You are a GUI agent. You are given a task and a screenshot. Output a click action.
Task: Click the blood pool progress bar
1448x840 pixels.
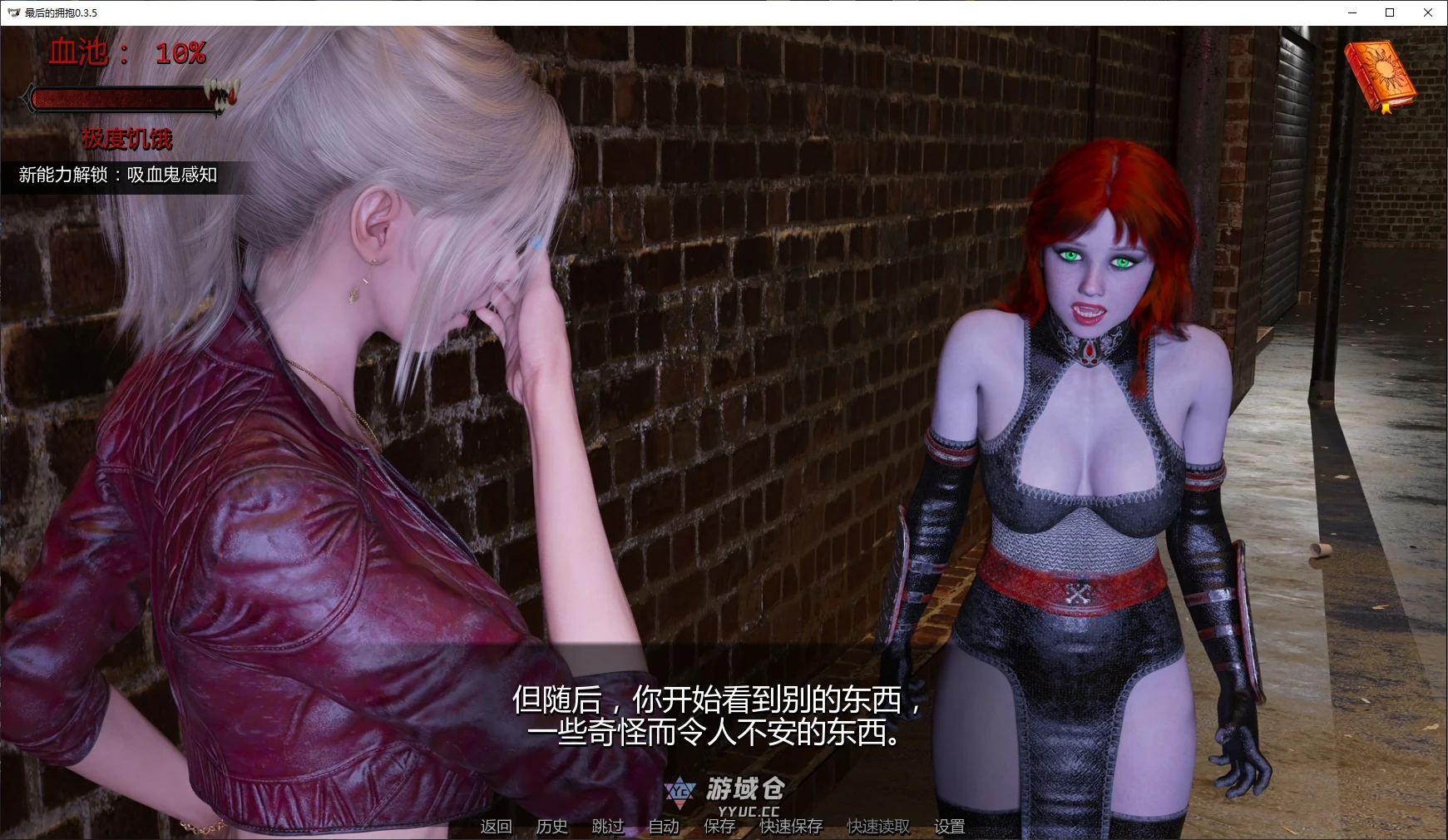coord(125,97)
